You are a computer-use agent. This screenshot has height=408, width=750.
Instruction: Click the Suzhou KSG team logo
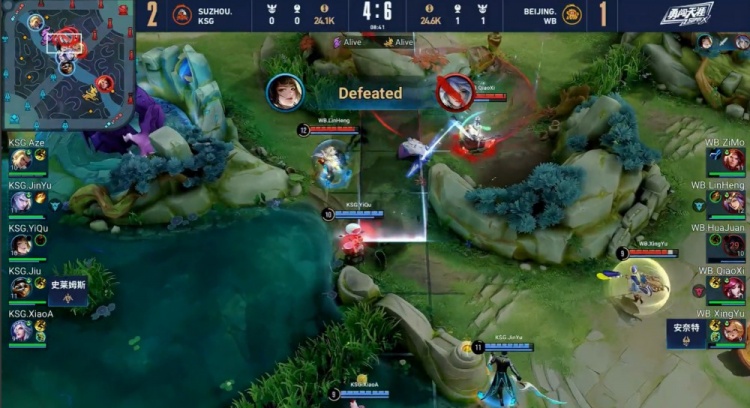click(182, 15)
